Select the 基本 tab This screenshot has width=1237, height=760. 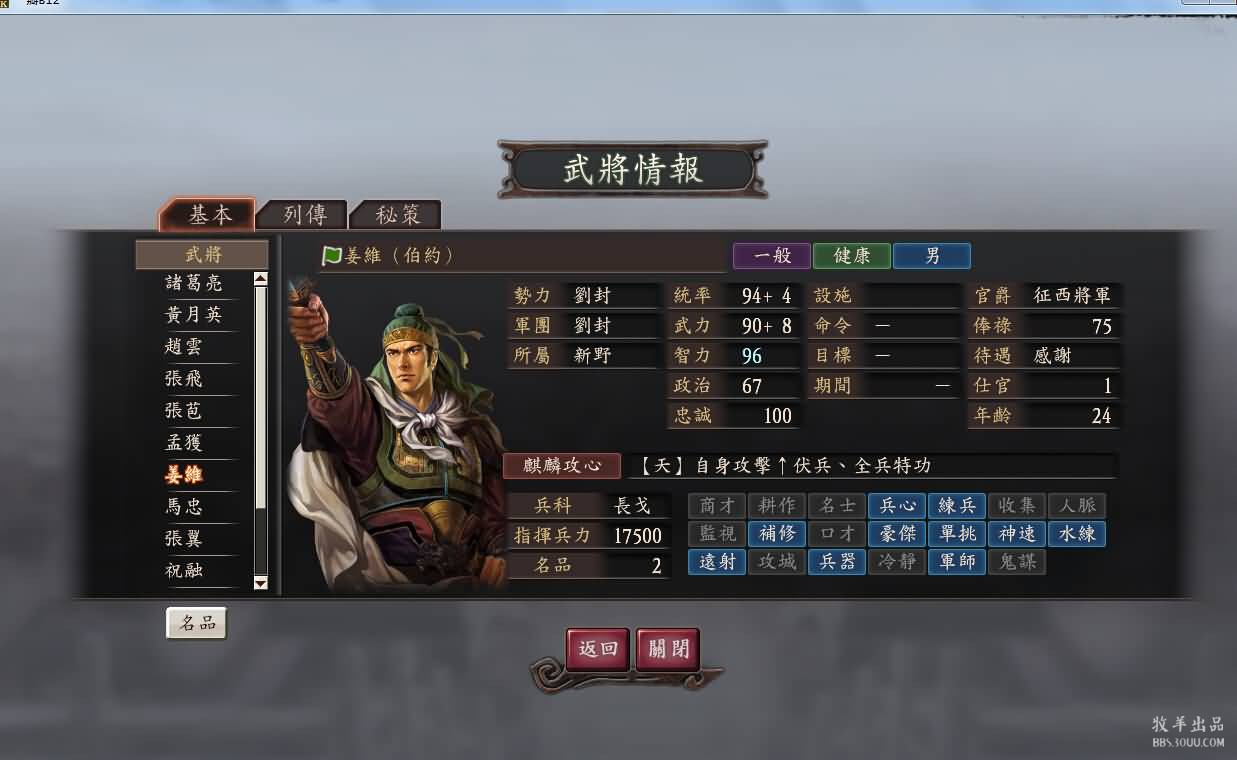209,215
